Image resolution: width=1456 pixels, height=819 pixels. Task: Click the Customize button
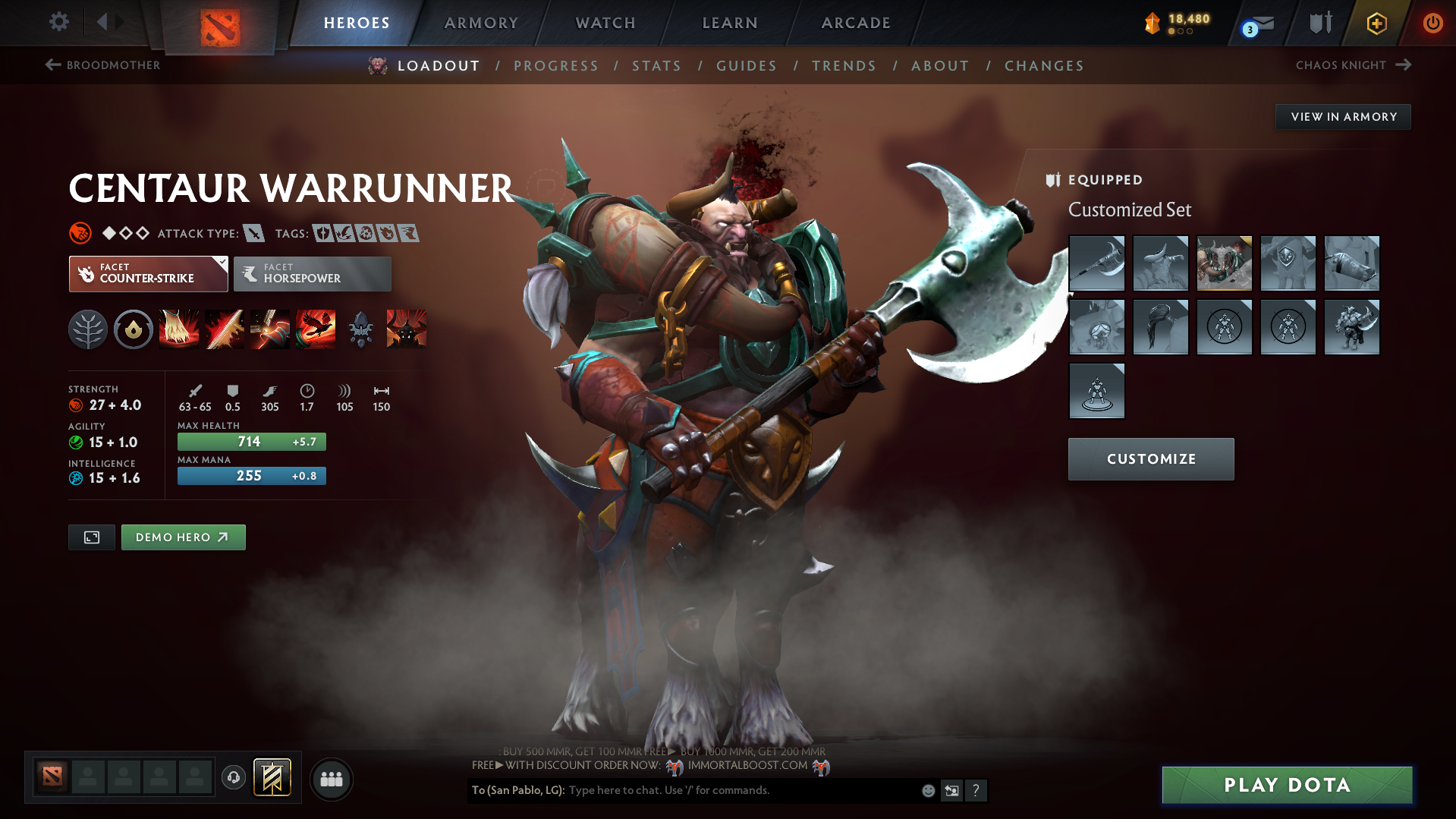tap(1150, 458)
